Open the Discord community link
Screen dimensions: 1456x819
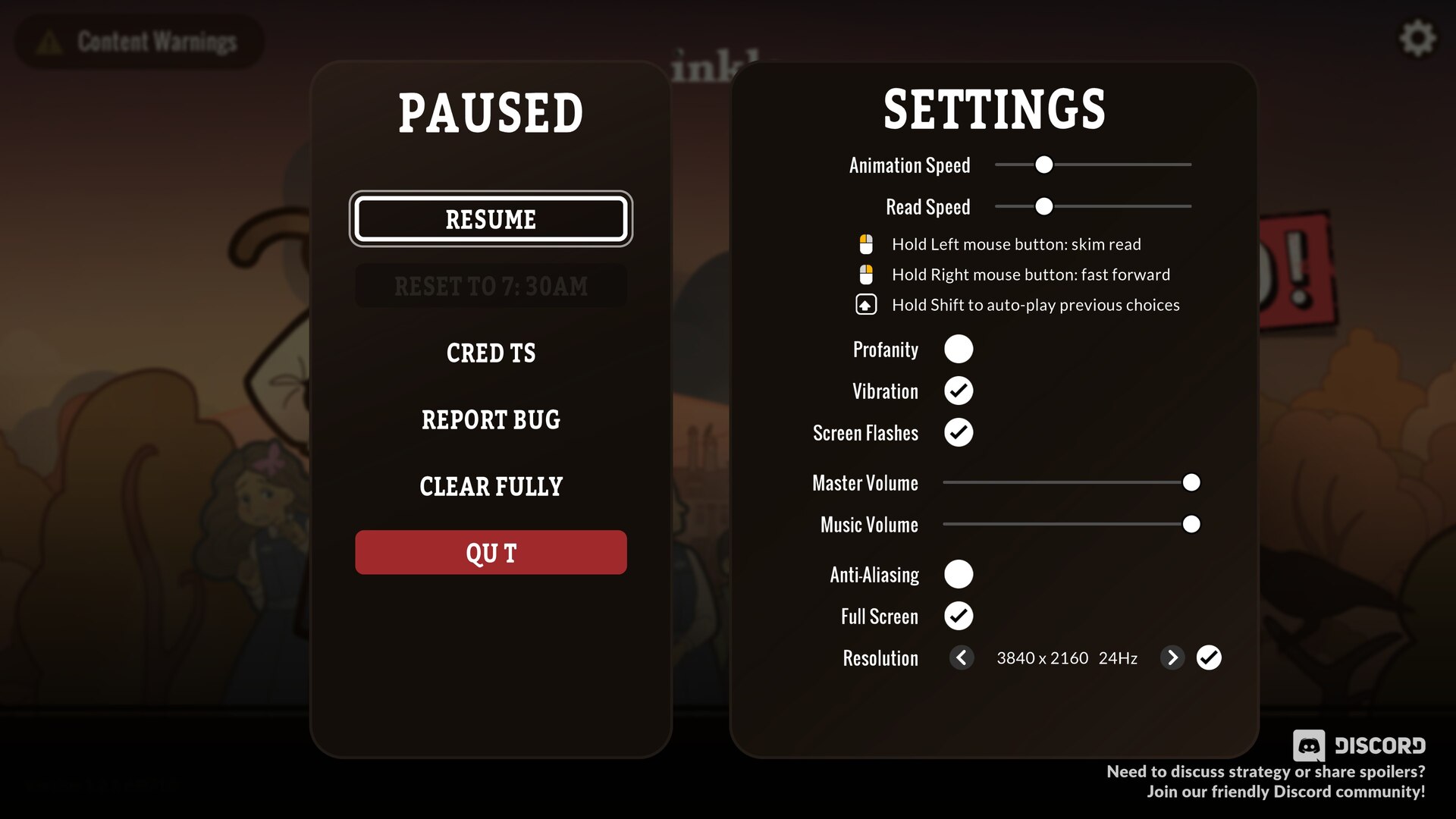tap(1359, 746)
